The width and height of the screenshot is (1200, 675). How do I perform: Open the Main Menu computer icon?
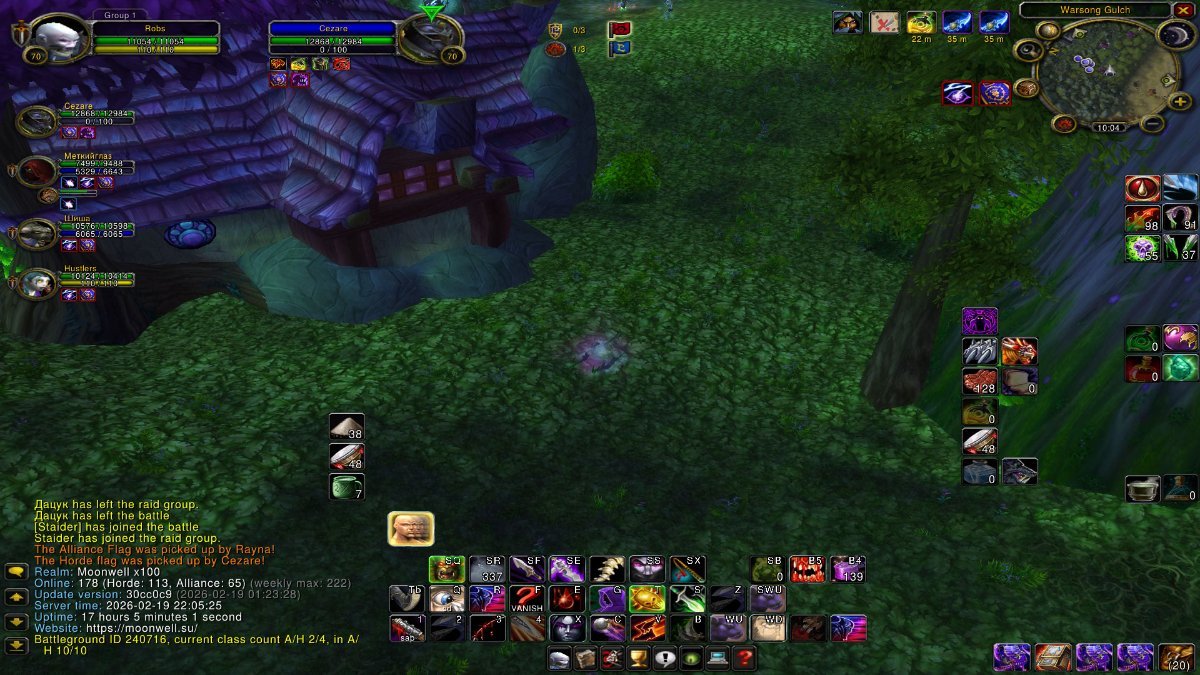pyautogui.click(x=717, y=658)
